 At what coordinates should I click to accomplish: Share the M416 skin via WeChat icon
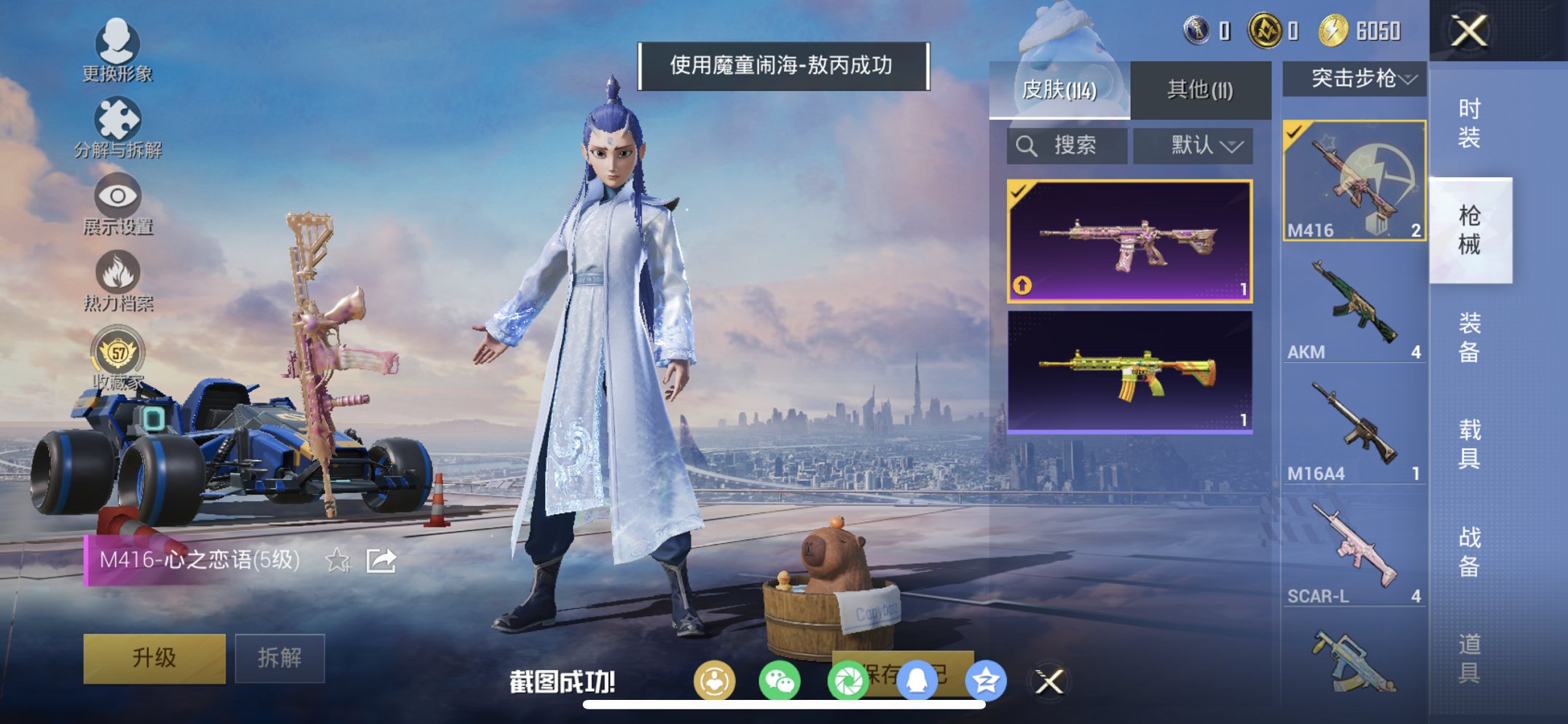(780, 679)
